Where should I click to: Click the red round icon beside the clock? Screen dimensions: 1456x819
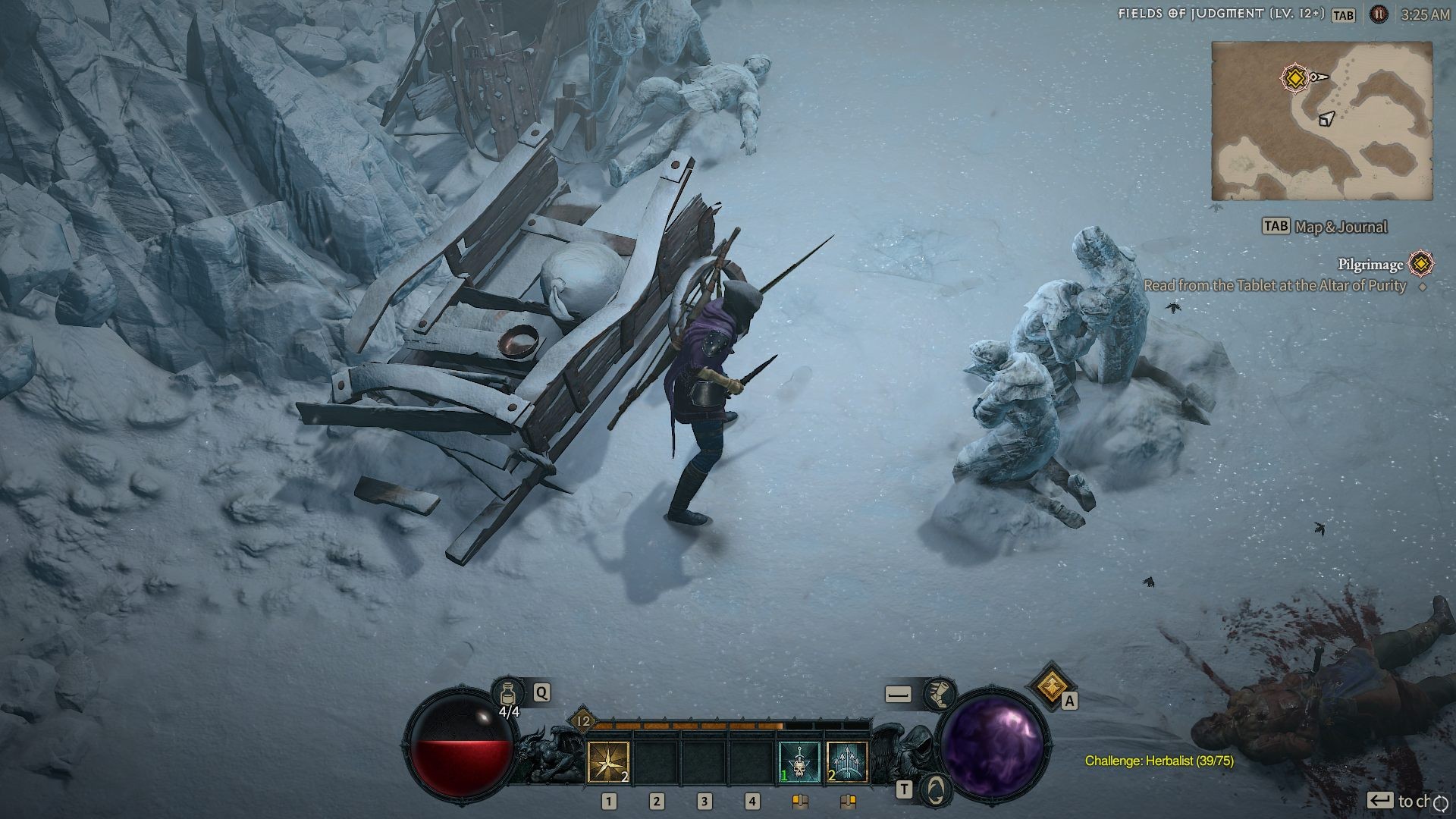(1379, 14)
